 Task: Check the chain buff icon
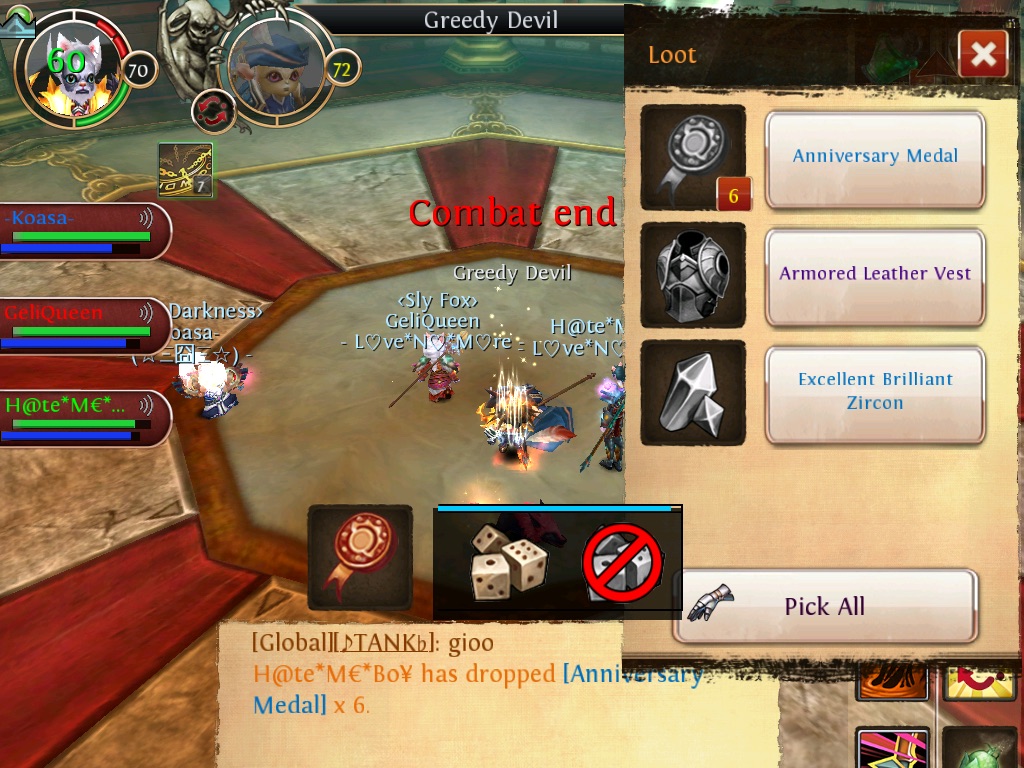(185, 170)
